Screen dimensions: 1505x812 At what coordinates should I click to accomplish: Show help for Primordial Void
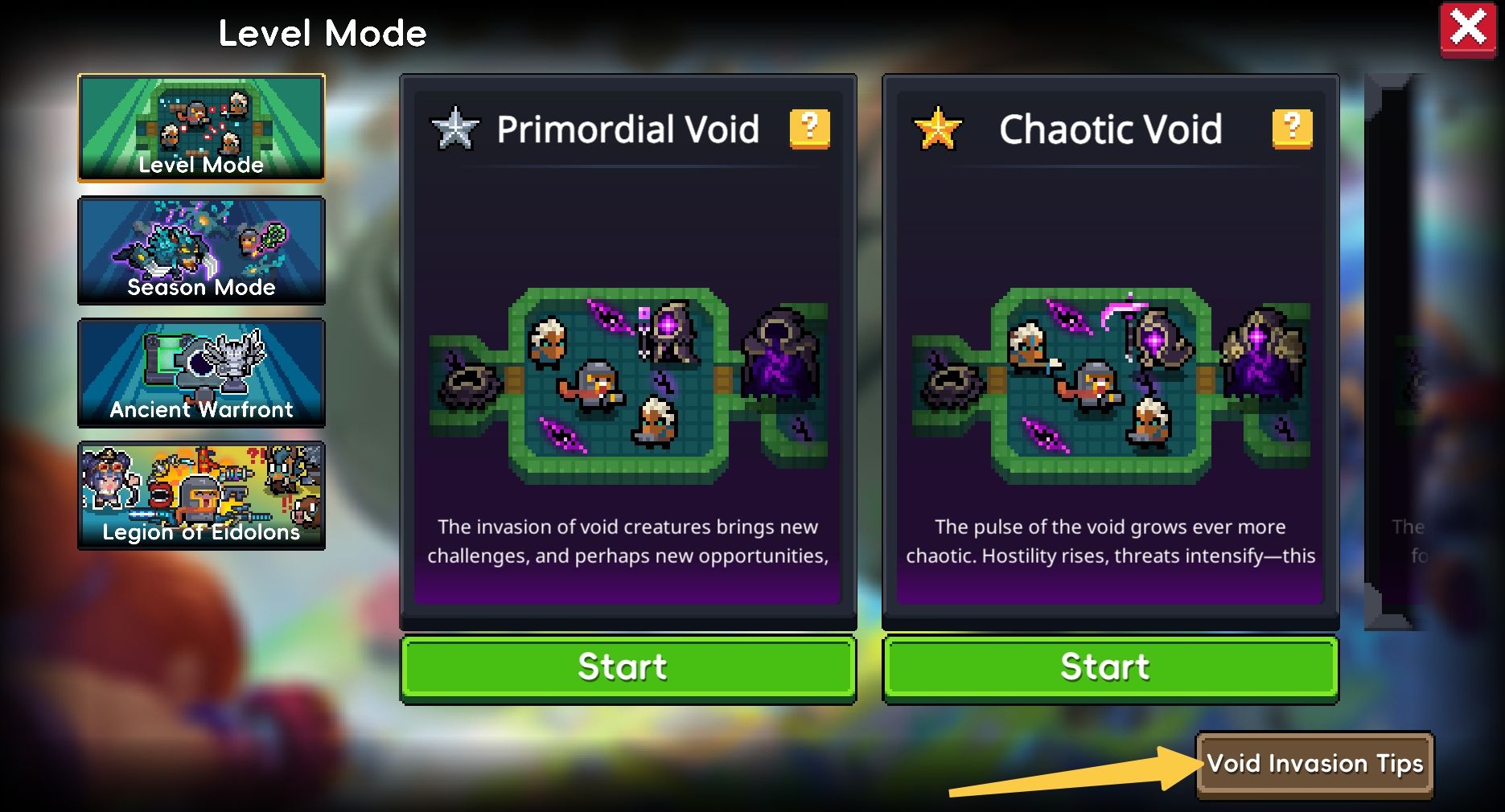click(809, 129)
